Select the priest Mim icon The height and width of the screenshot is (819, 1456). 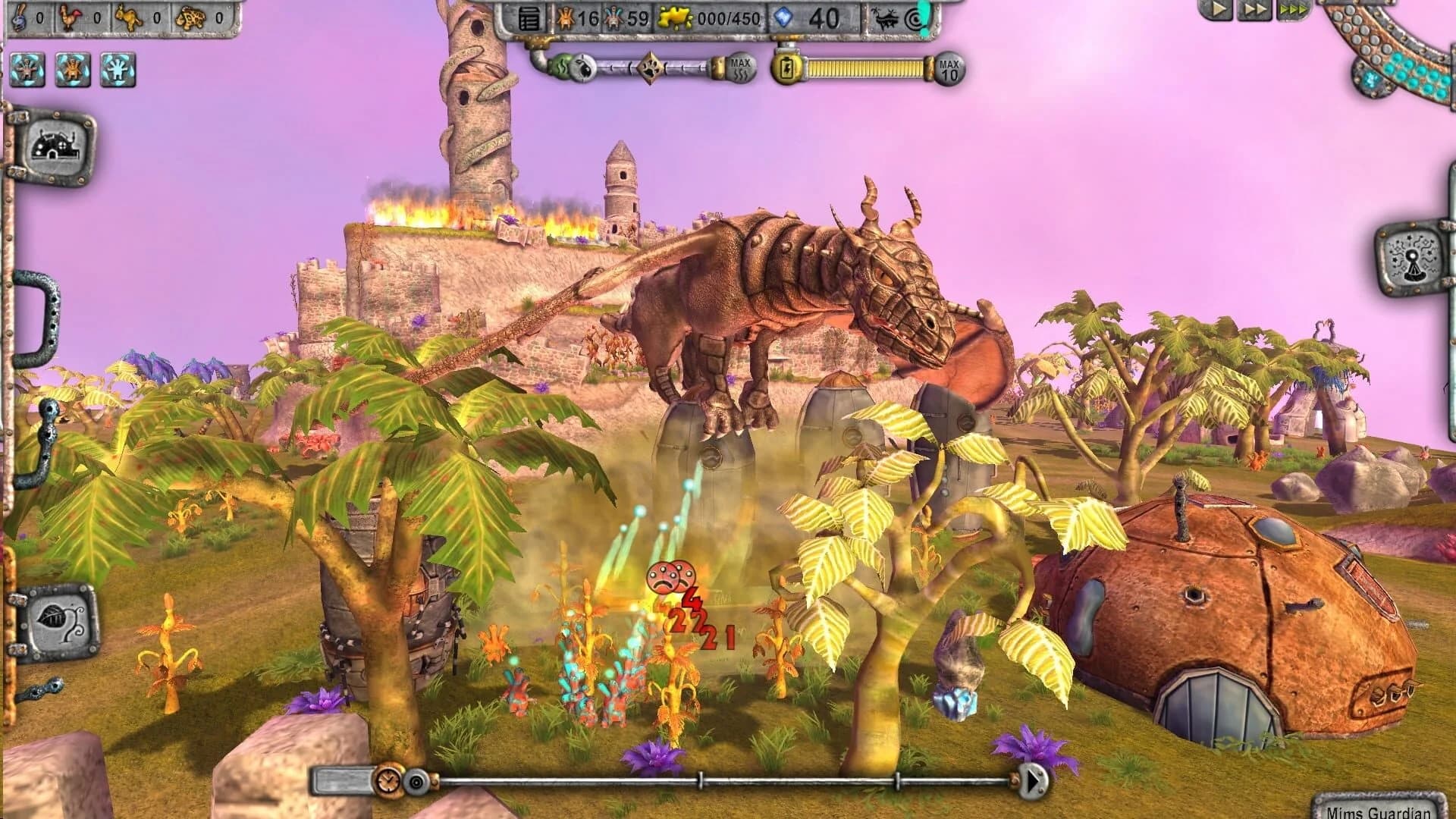coord(72,70)
